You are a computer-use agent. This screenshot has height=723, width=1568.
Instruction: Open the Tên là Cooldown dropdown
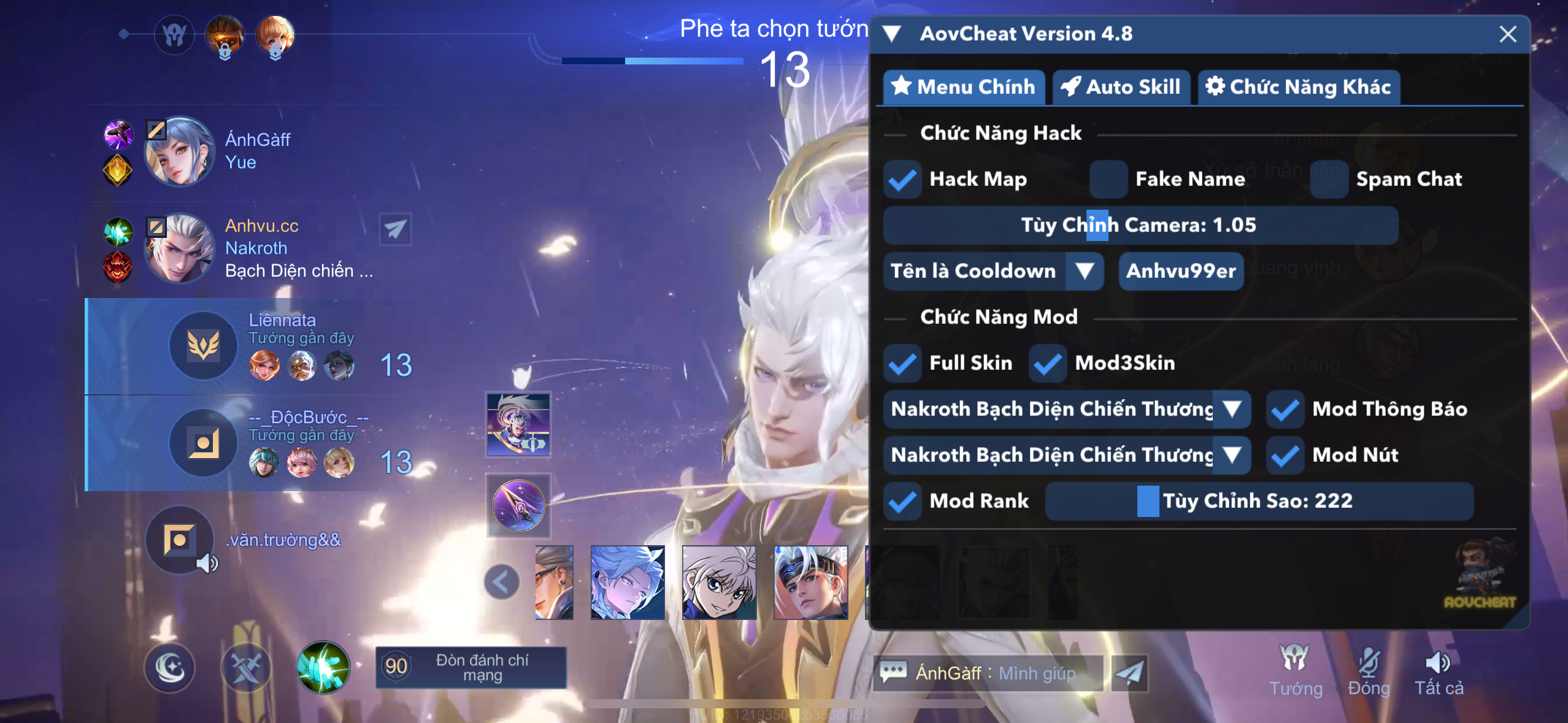pos(1085,271)
